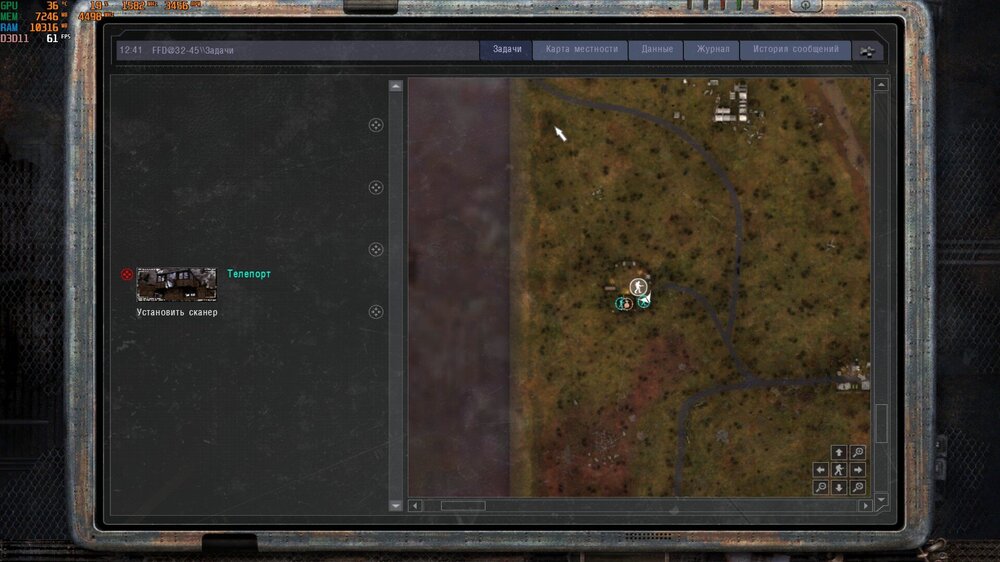Toggle the red marker beside the Телепорт task
Viewport: 1000px width, 562px height.
click(x=126, y=274)
